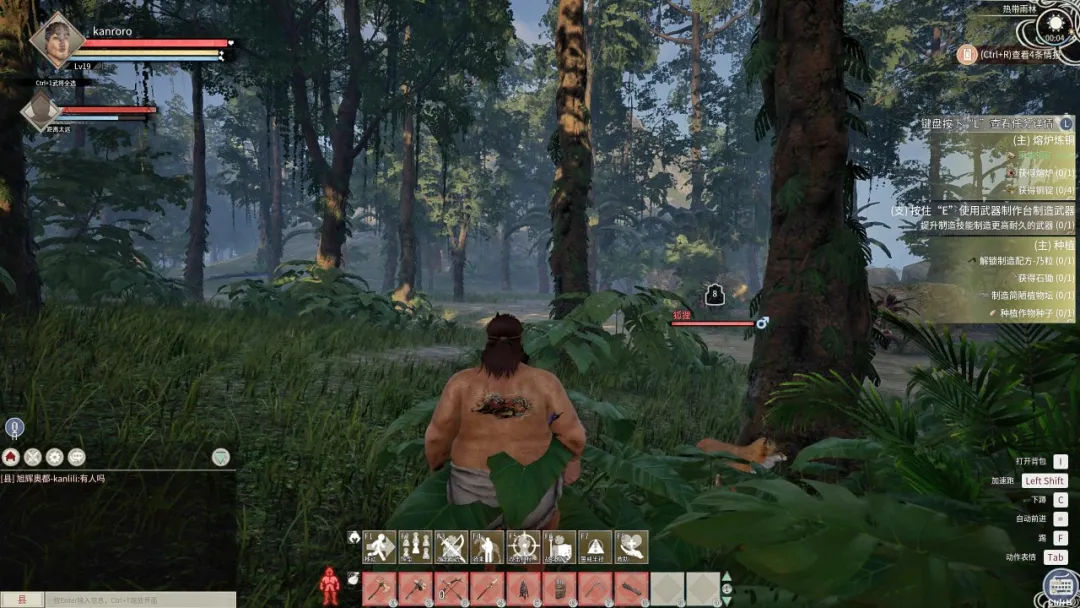Collapse the chat with the green triangle button
This screenshot has height=608, width=1080.
221,457
